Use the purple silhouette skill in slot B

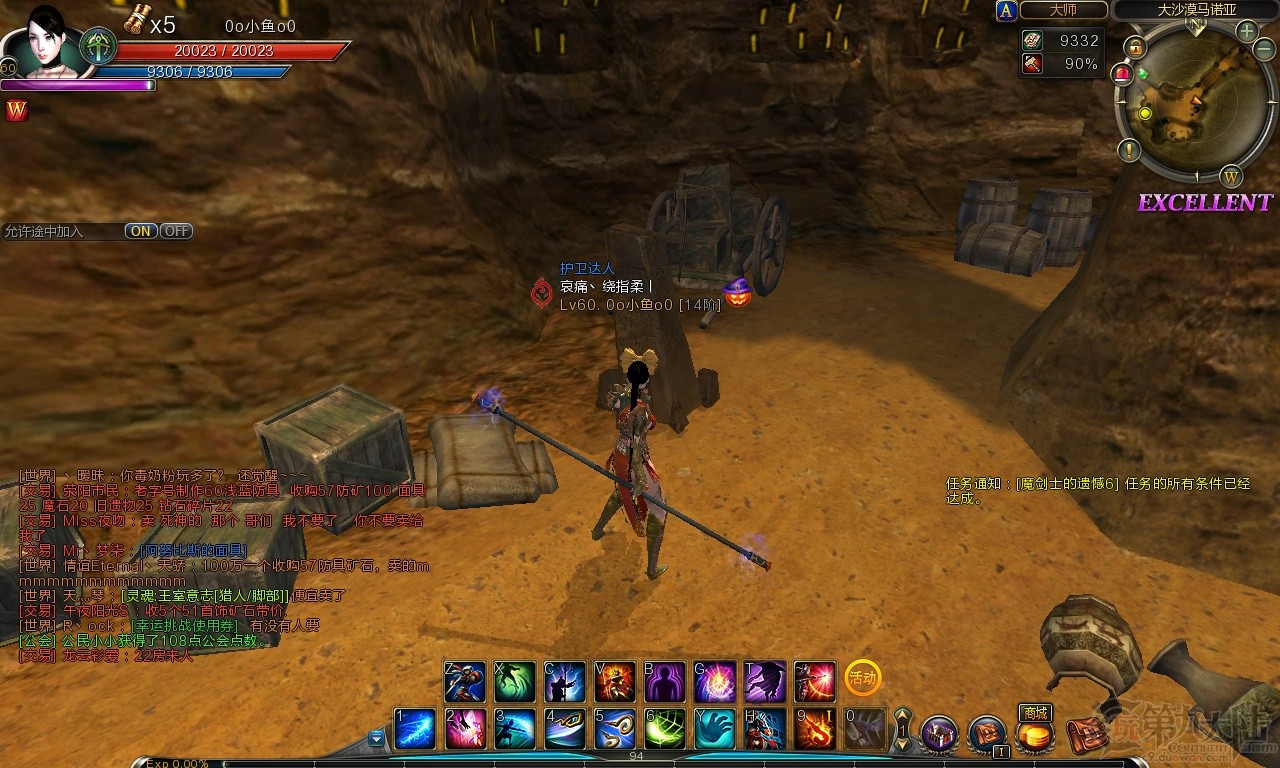pos(665,682)
